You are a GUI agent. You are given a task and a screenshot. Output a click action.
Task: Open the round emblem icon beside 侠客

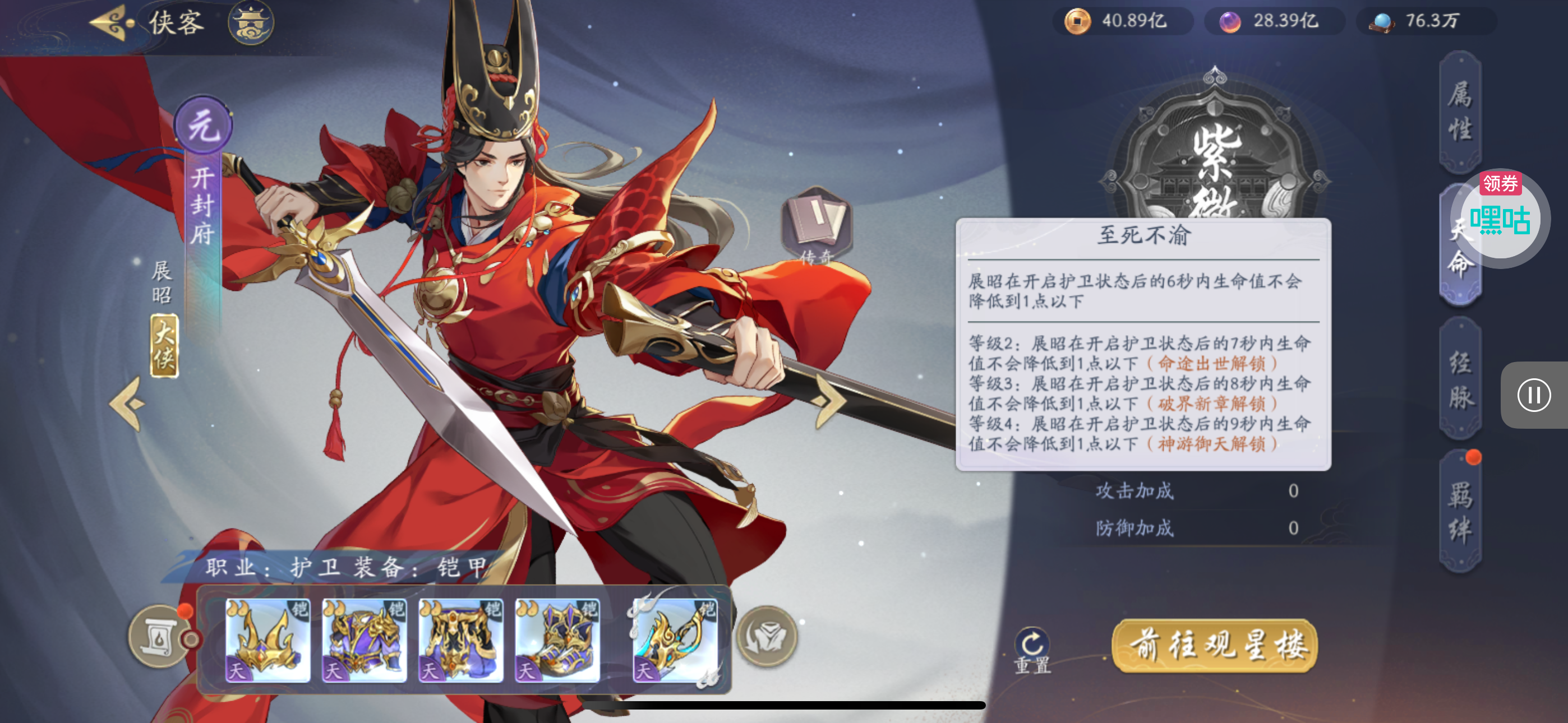[251, 23]
